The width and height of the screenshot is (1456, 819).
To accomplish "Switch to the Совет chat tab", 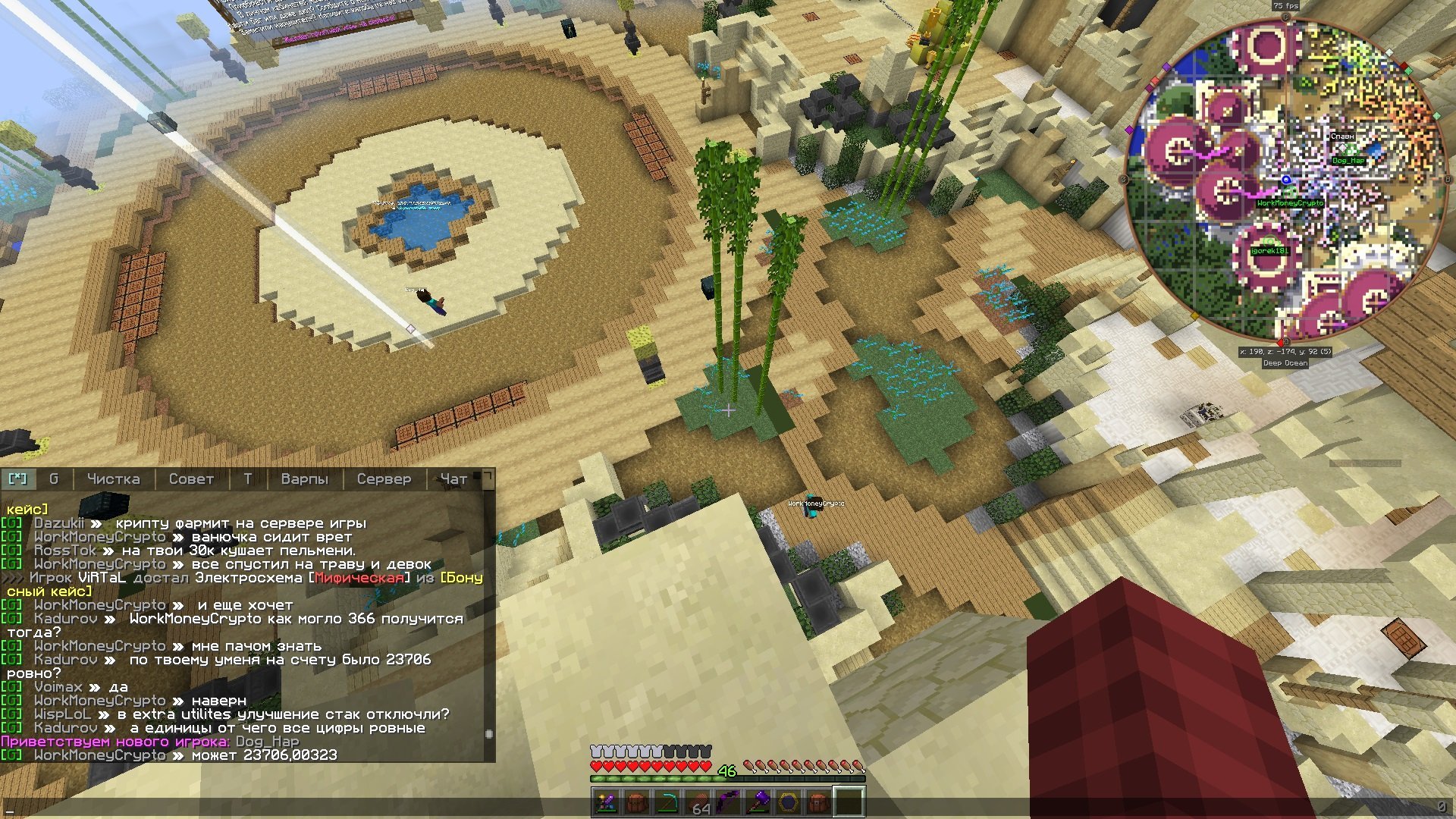I will [191, 479].
